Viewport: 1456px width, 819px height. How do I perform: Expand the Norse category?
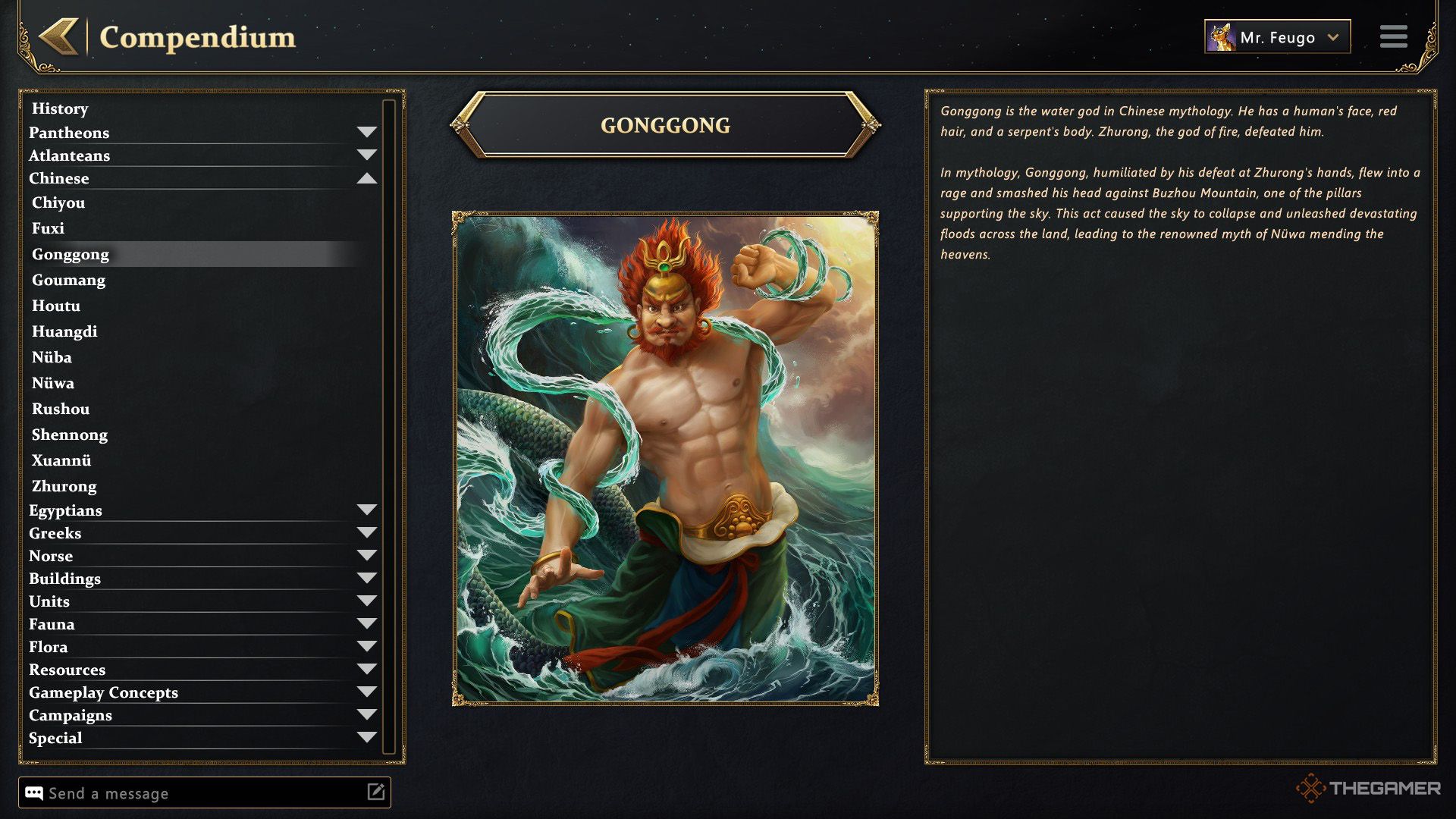(366, 556)
